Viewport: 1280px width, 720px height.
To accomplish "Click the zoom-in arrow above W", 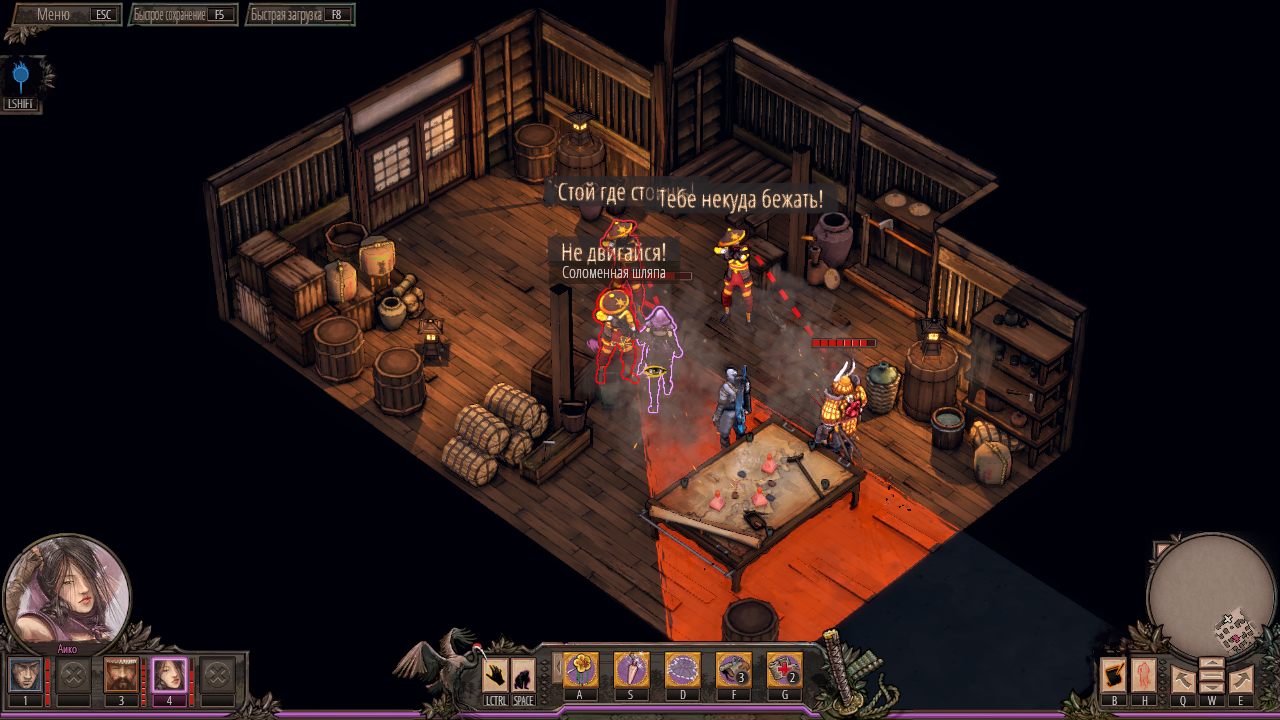I will 1212,662.
